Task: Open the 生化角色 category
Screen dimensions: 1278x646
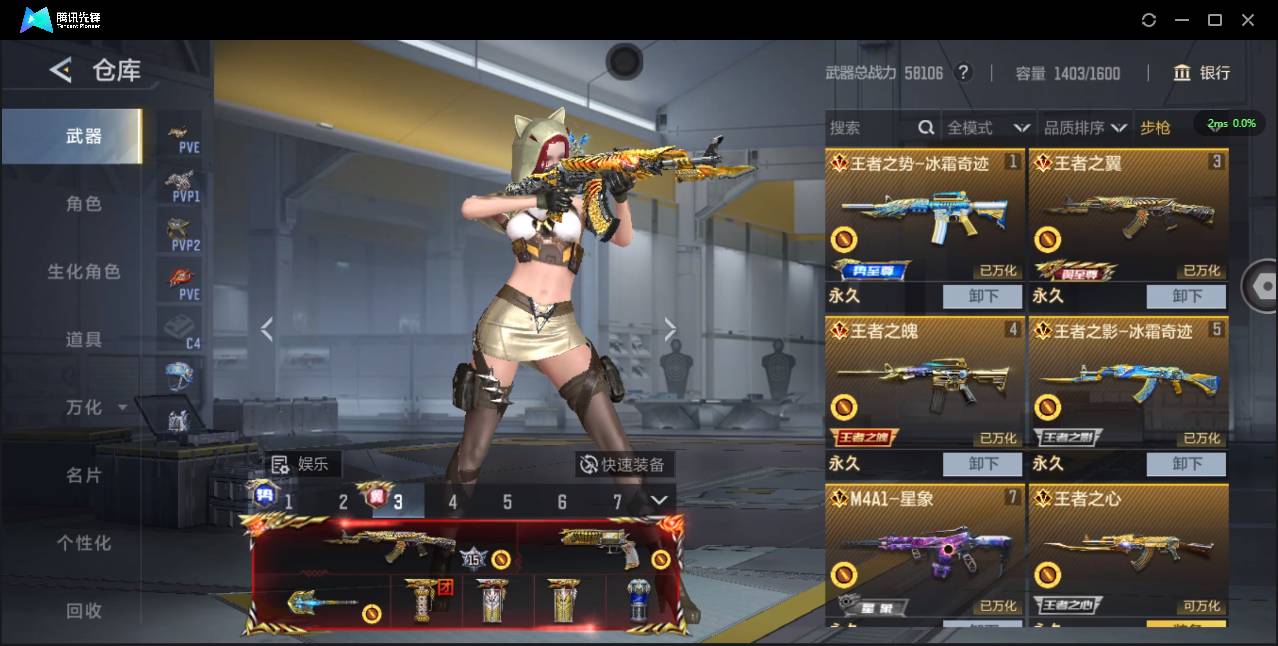Action: [x=84, y=272]
